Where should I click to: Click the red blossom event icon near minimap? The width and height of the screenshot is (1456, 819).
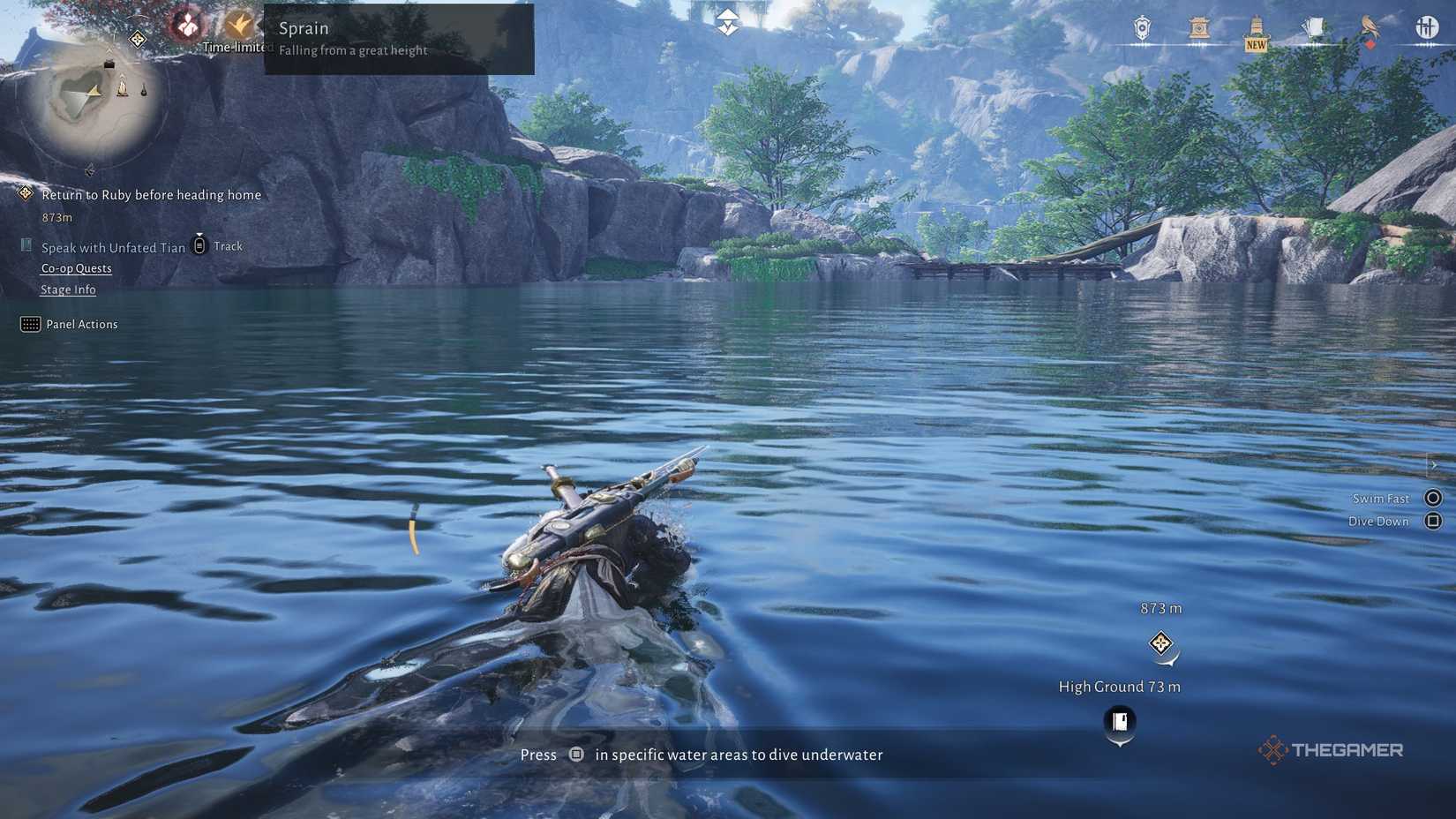click(186, 24)
